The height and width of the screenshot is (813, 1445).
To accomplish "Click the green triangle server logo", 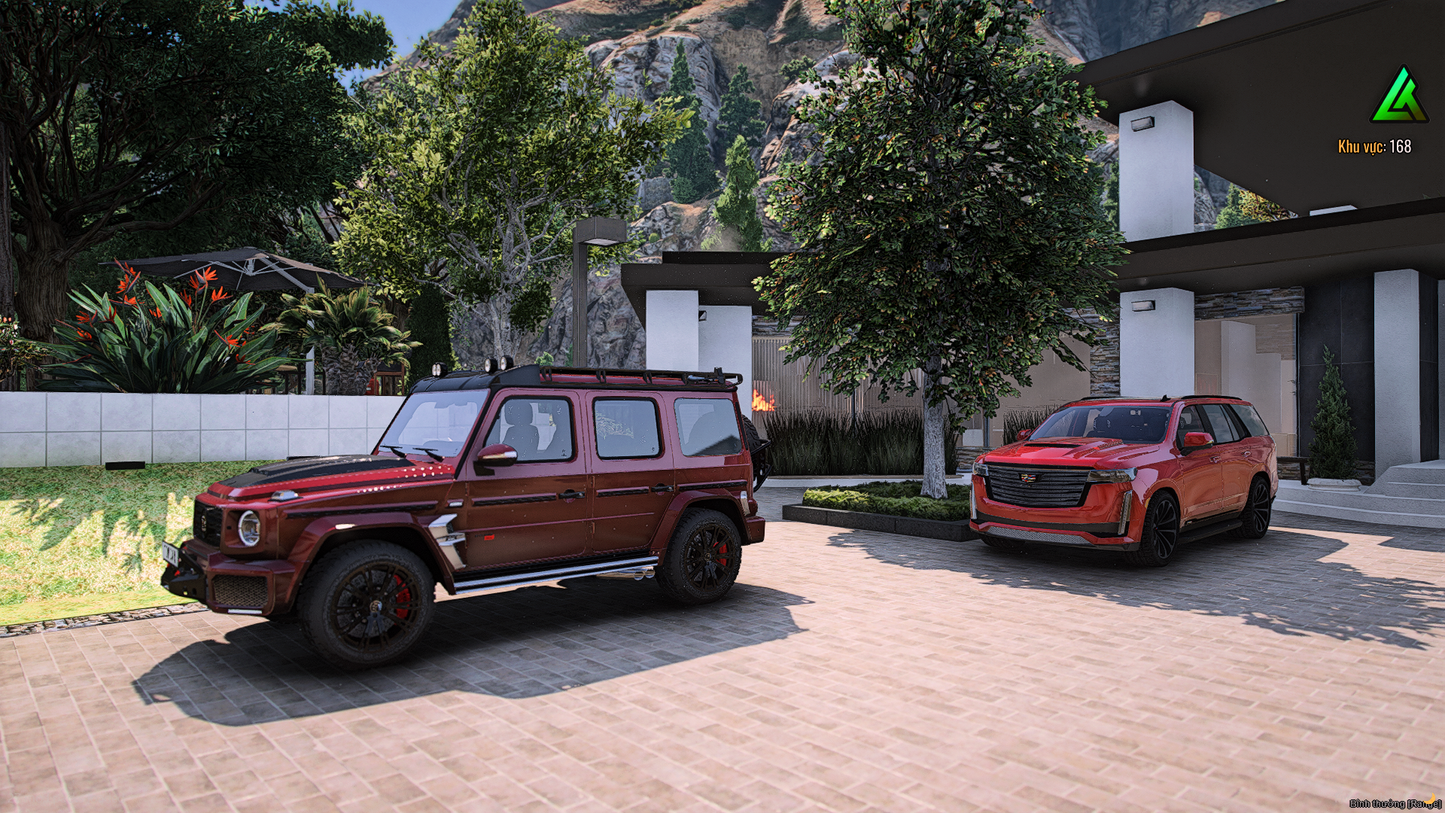I will (1399, 97).
